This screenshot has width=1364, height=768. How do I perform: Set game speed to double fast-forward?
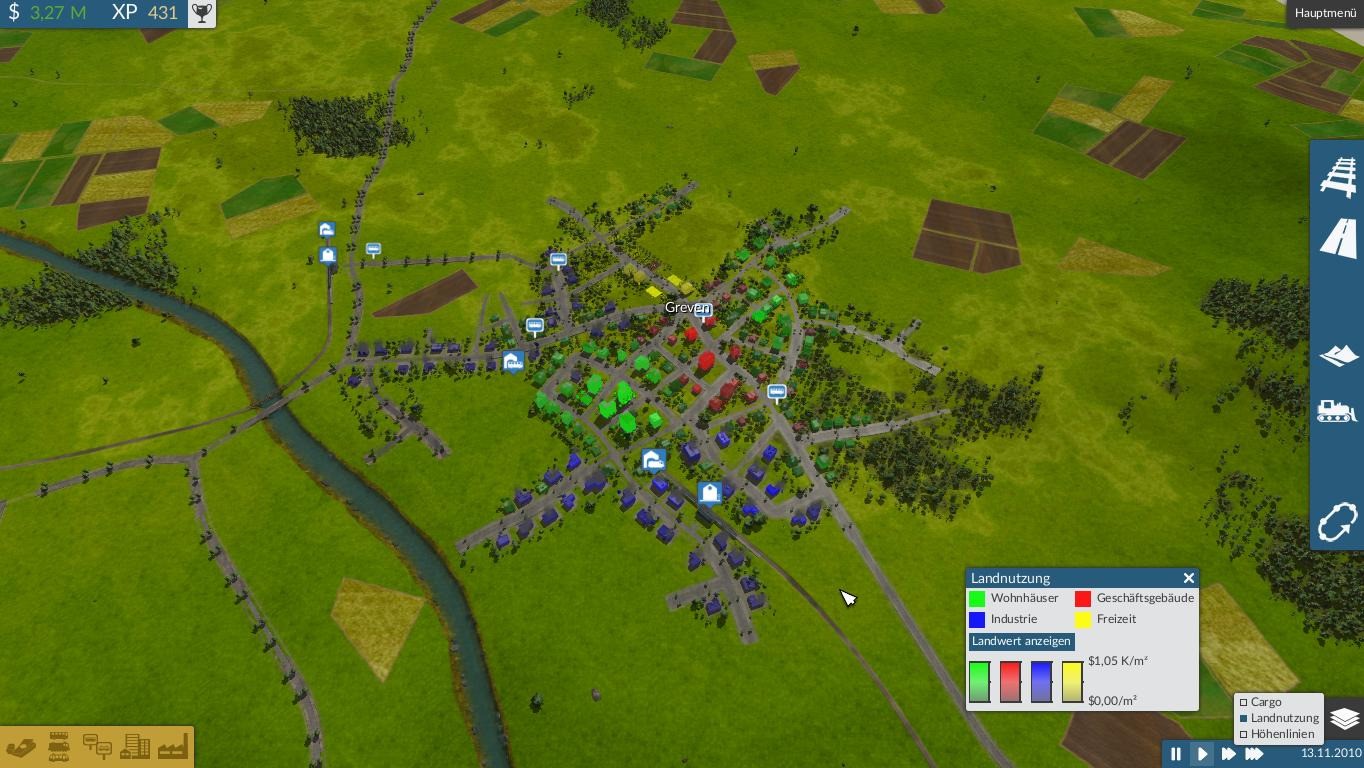click(x=1228, y=754)
